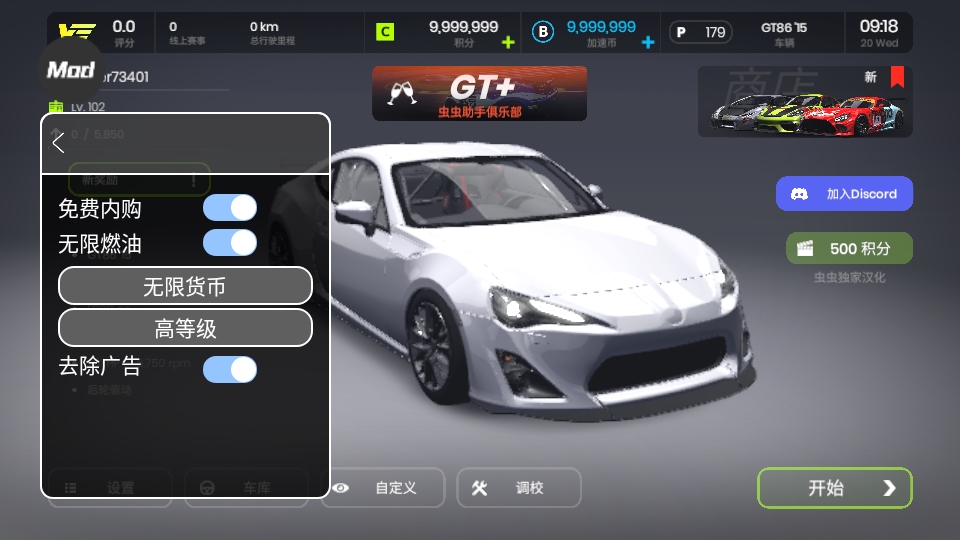Image resolution: width=960 pixels, height=540 pixels.
Task: Open the P 179 performance rating badge
Action: point(700,33)
